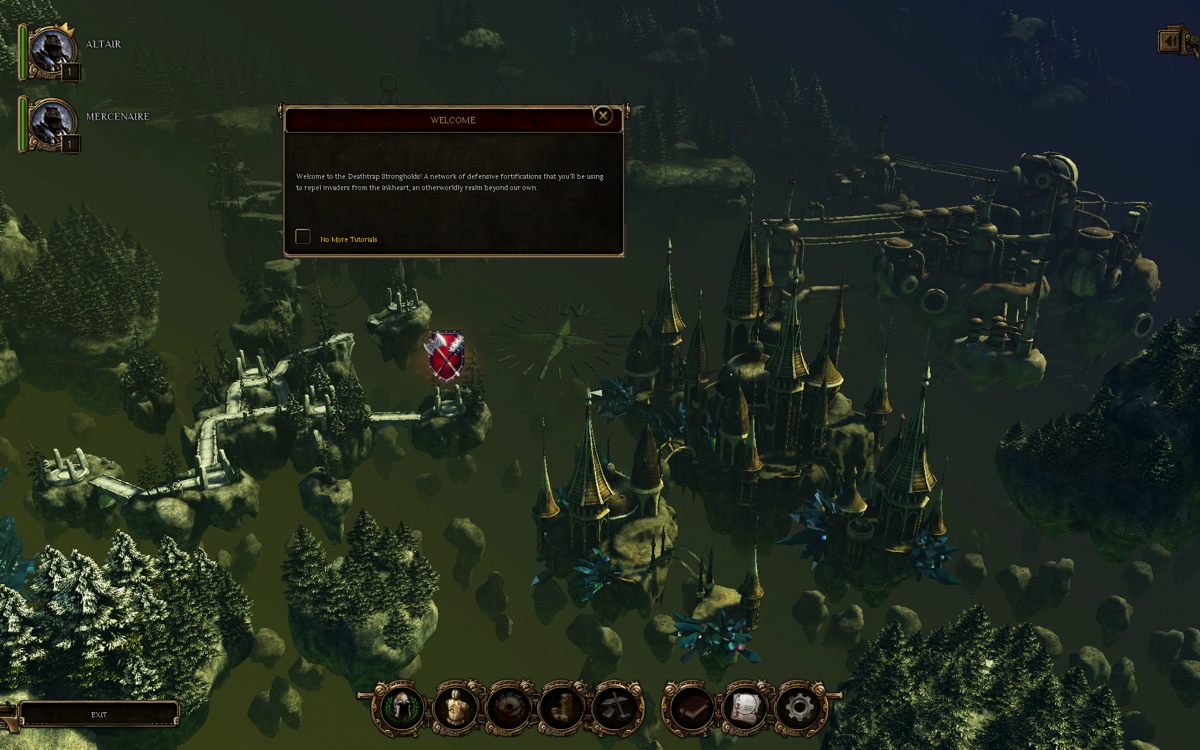This screenshot has height=750, width=1200.
Task: Open the gold coin stacks menu
Action: pos(562,707)
